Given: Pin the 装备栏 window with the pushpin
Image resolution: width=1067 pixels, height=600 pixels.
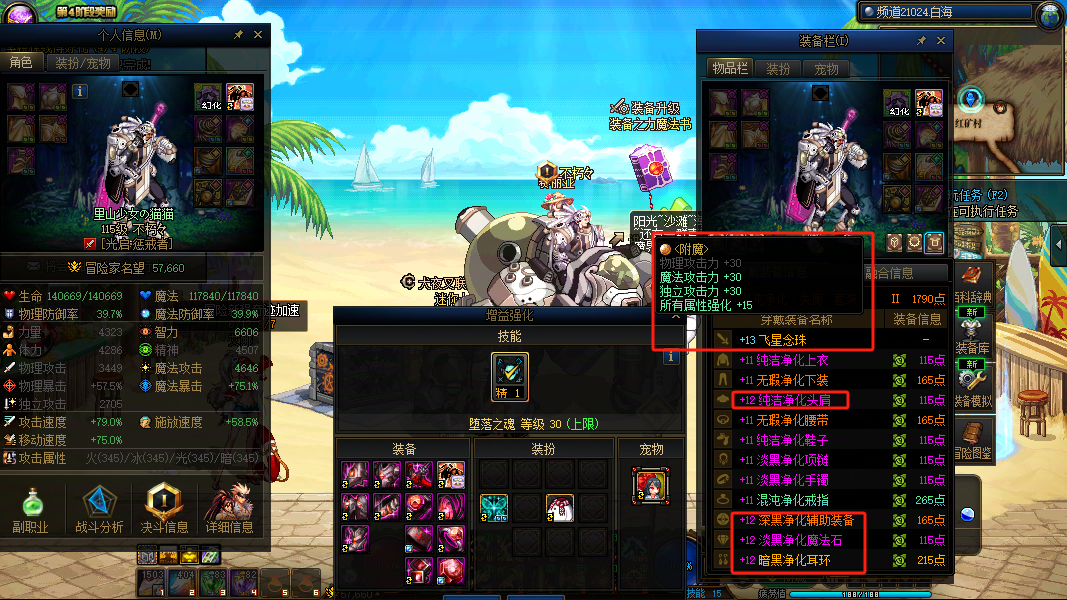Looking at the screenshot, I should [920, 41].
